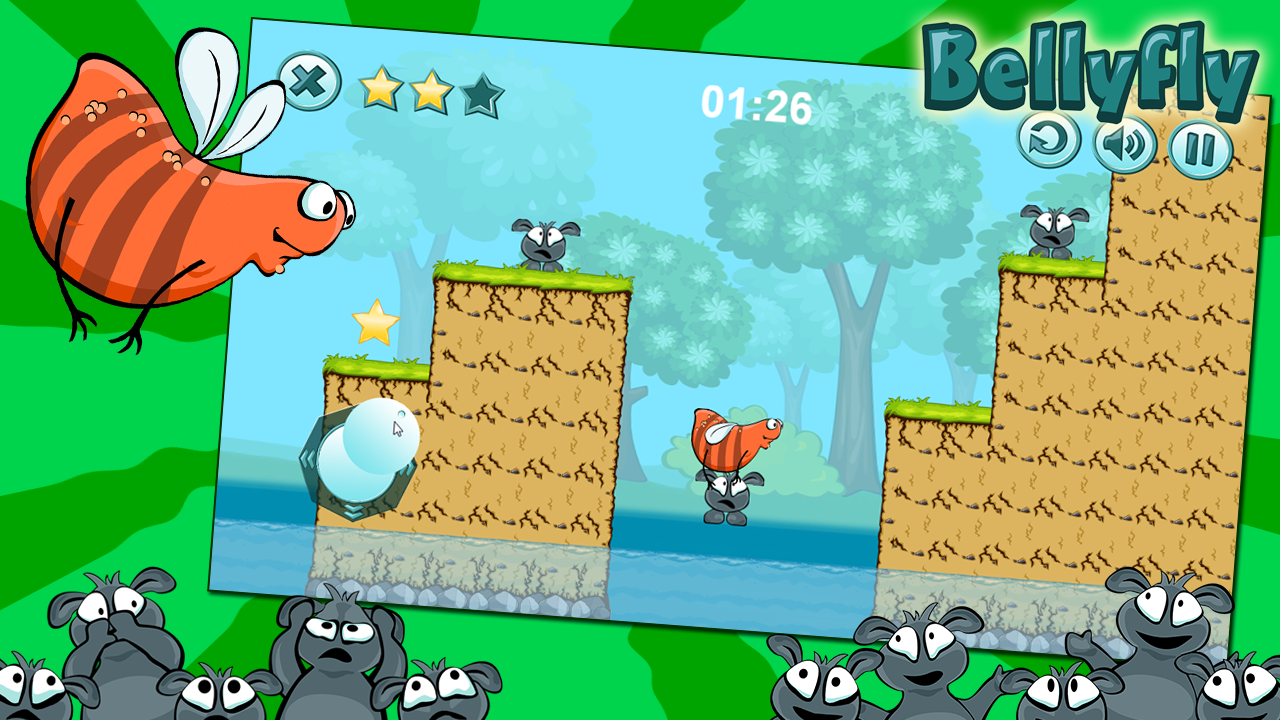Pause the game
The image size is (1280, 720).
coord(1200,150)
